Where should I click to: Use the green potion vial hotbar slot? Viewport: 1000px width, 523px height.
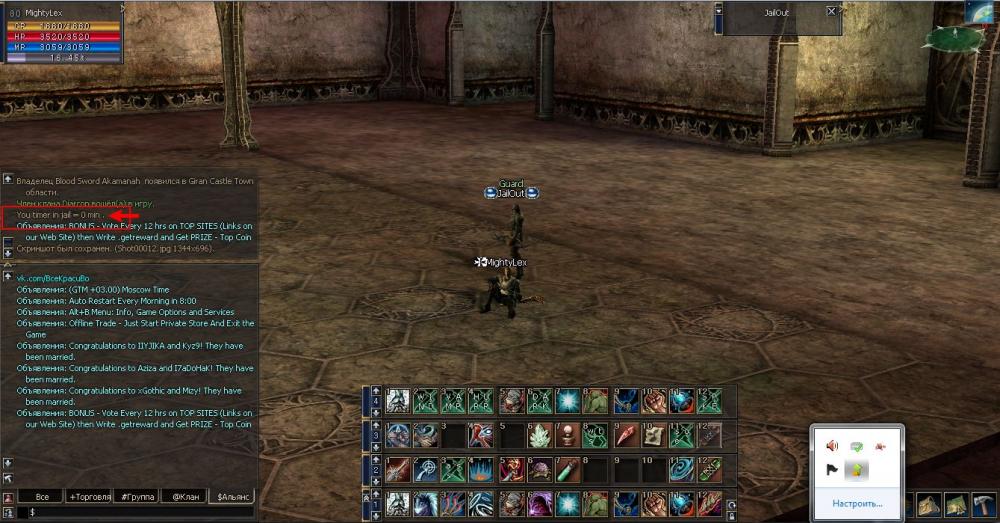tap(567, 469)
